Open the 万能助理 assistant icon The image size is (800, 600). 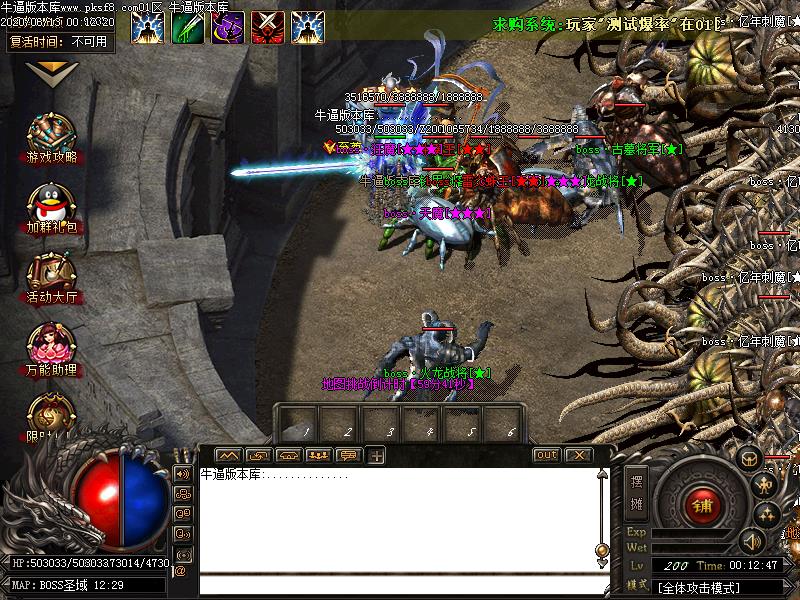click(x=51, y=347)
